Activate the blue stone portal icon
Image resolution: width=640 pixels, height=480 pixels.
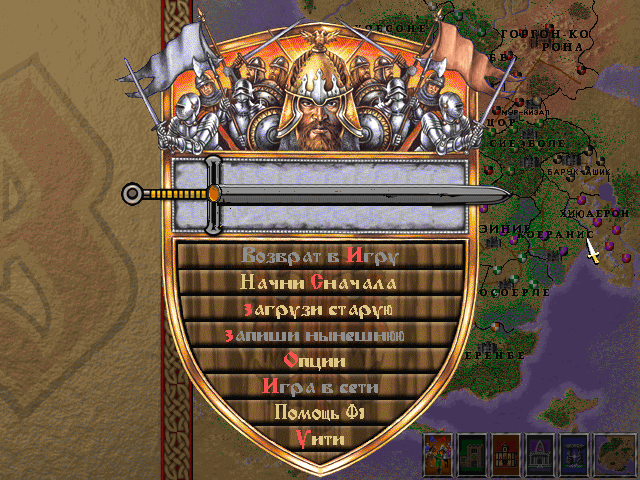tap(574, 455)
